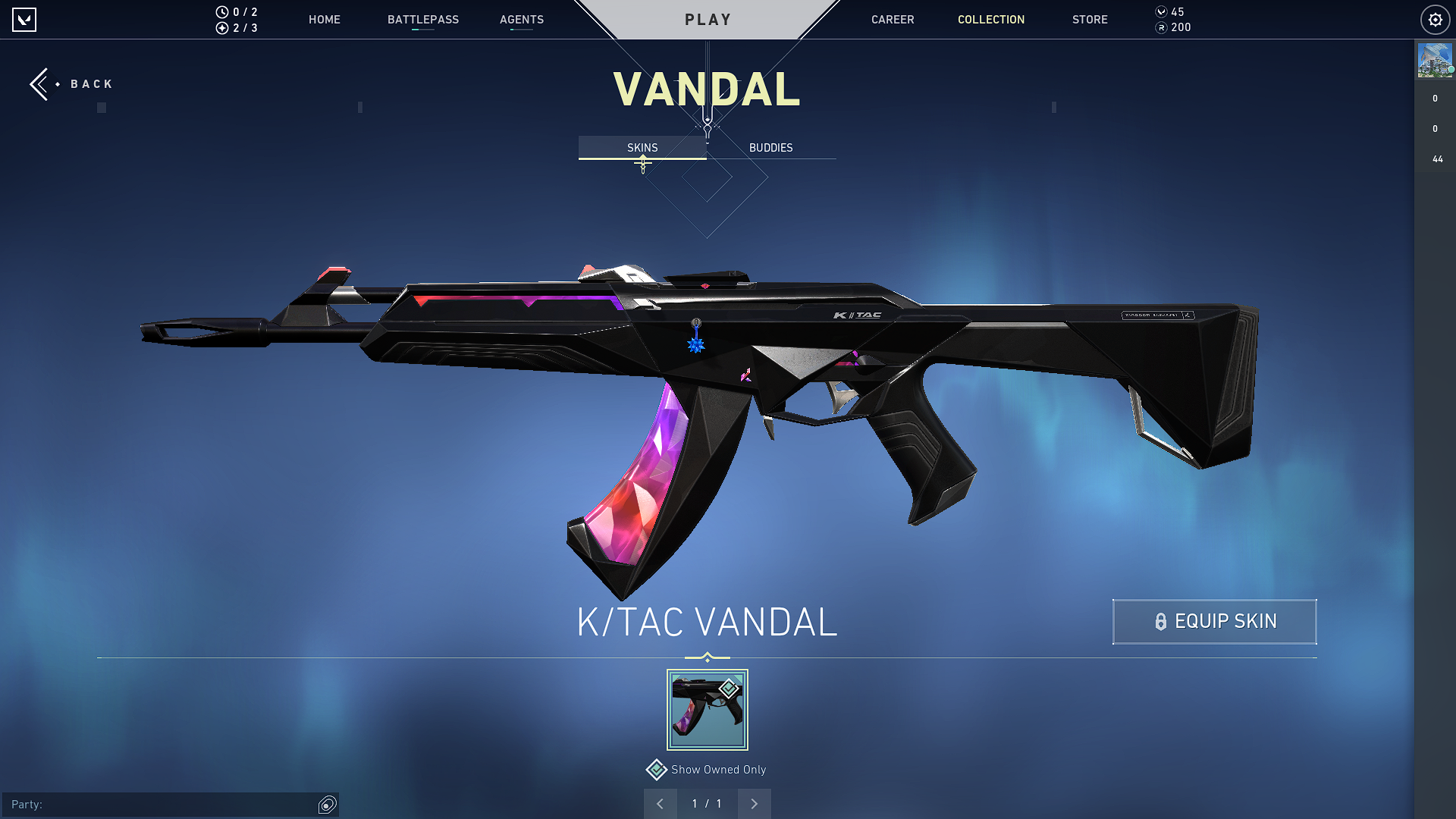Image resolution: width=1456 pixels, height=819 pixels.
Task: Open the Collection menu item
Action: click(990, 20)
